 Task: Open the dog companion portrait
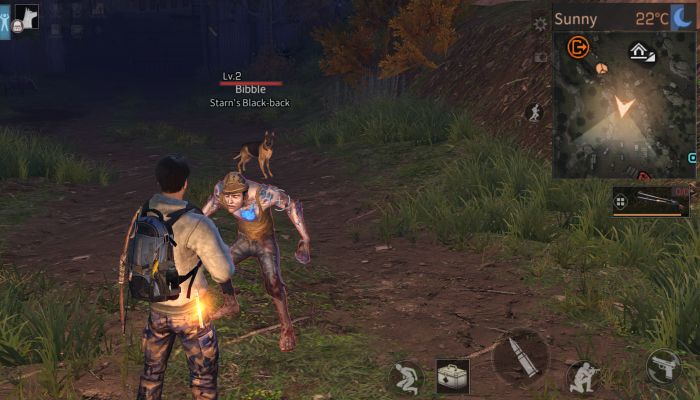[x=25, y=16]
